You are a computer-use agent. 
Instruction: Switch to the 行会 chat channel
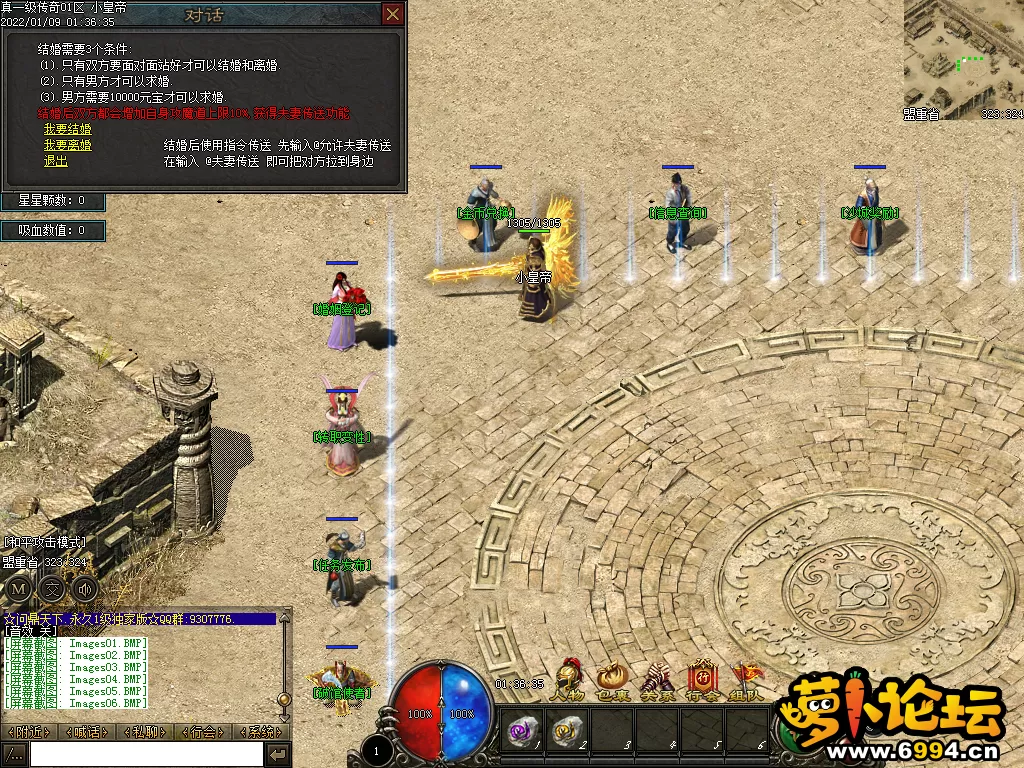[x=204, y=732]
